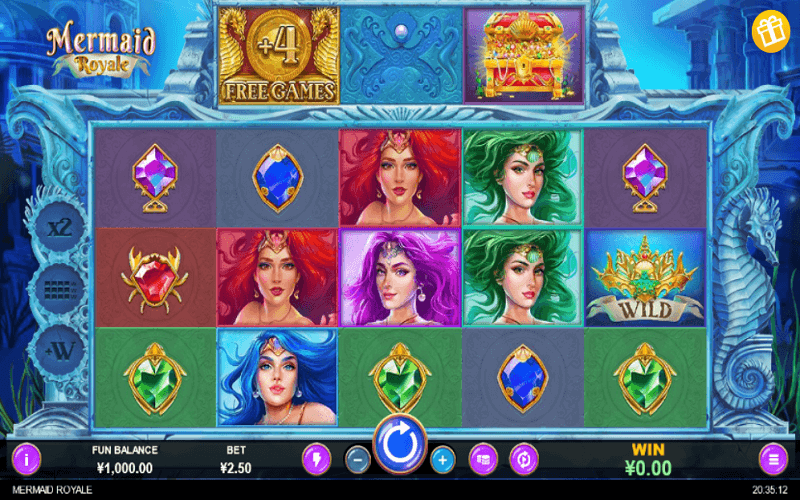Image resolution: width=800 pixels, height=500 pixels.
Task: Open the bet options panel button
Action: tap(483, 459)
